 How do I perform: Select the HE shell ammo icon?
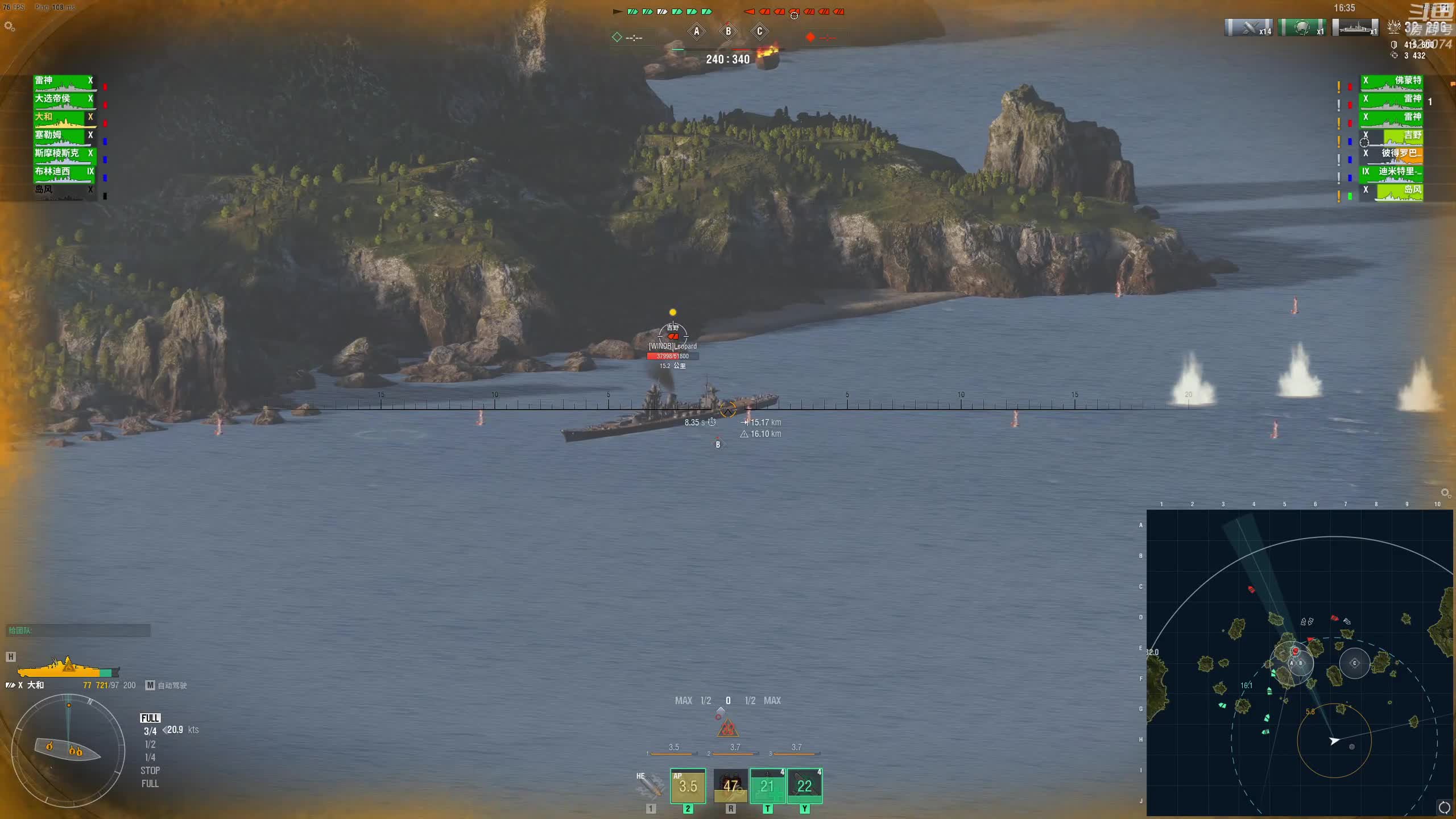tap(651, 786)
